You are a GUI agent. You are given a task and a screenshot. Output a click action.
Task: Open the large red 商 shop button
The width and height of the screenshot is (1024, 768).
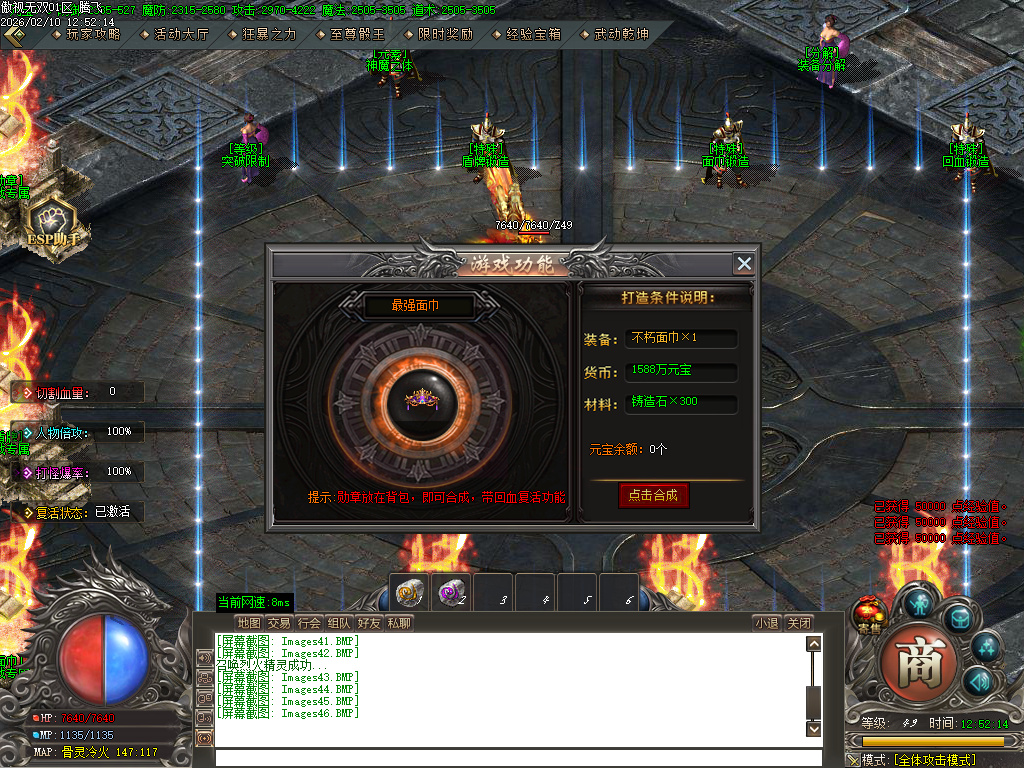click(x=913, y=663)
